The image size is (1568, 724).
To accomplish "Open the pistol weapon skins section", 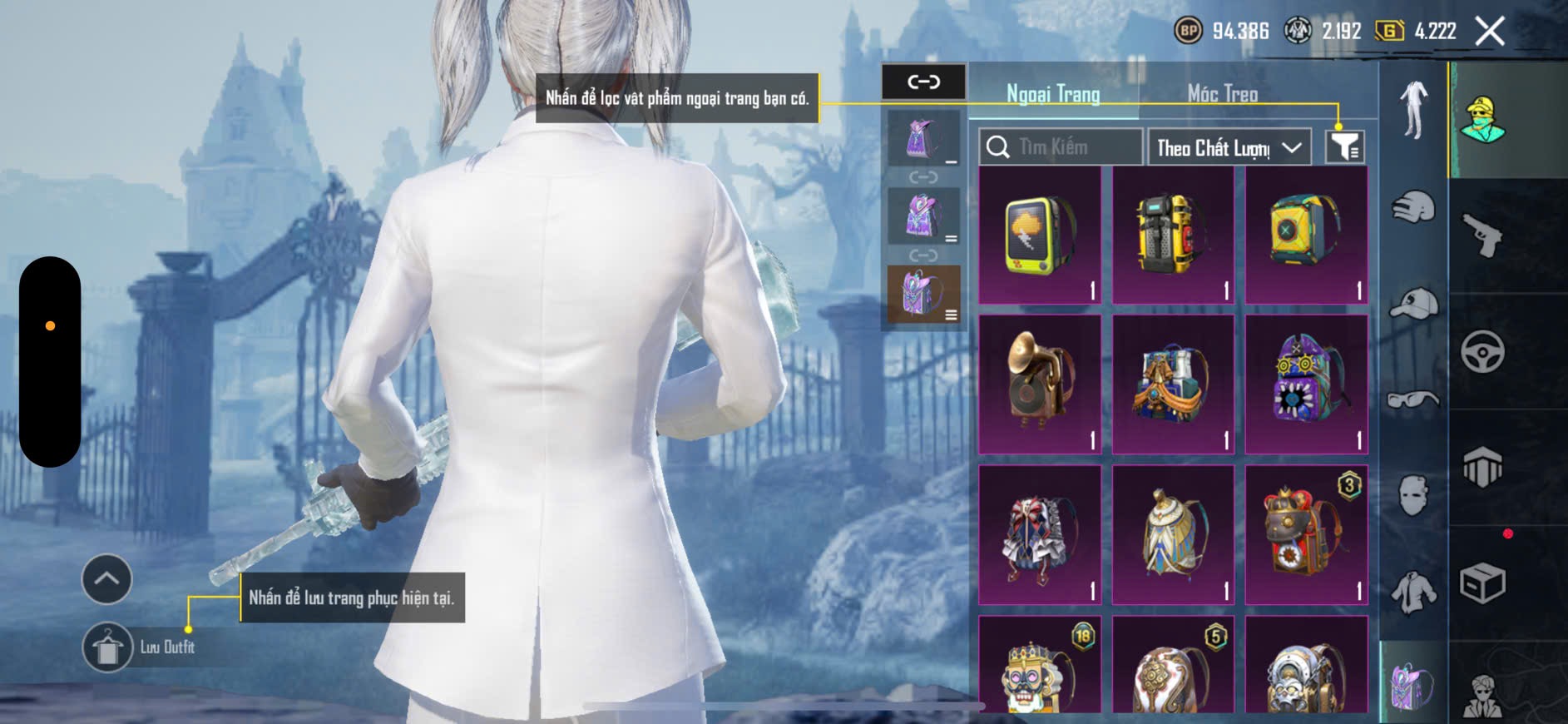I will (1483, 236).
